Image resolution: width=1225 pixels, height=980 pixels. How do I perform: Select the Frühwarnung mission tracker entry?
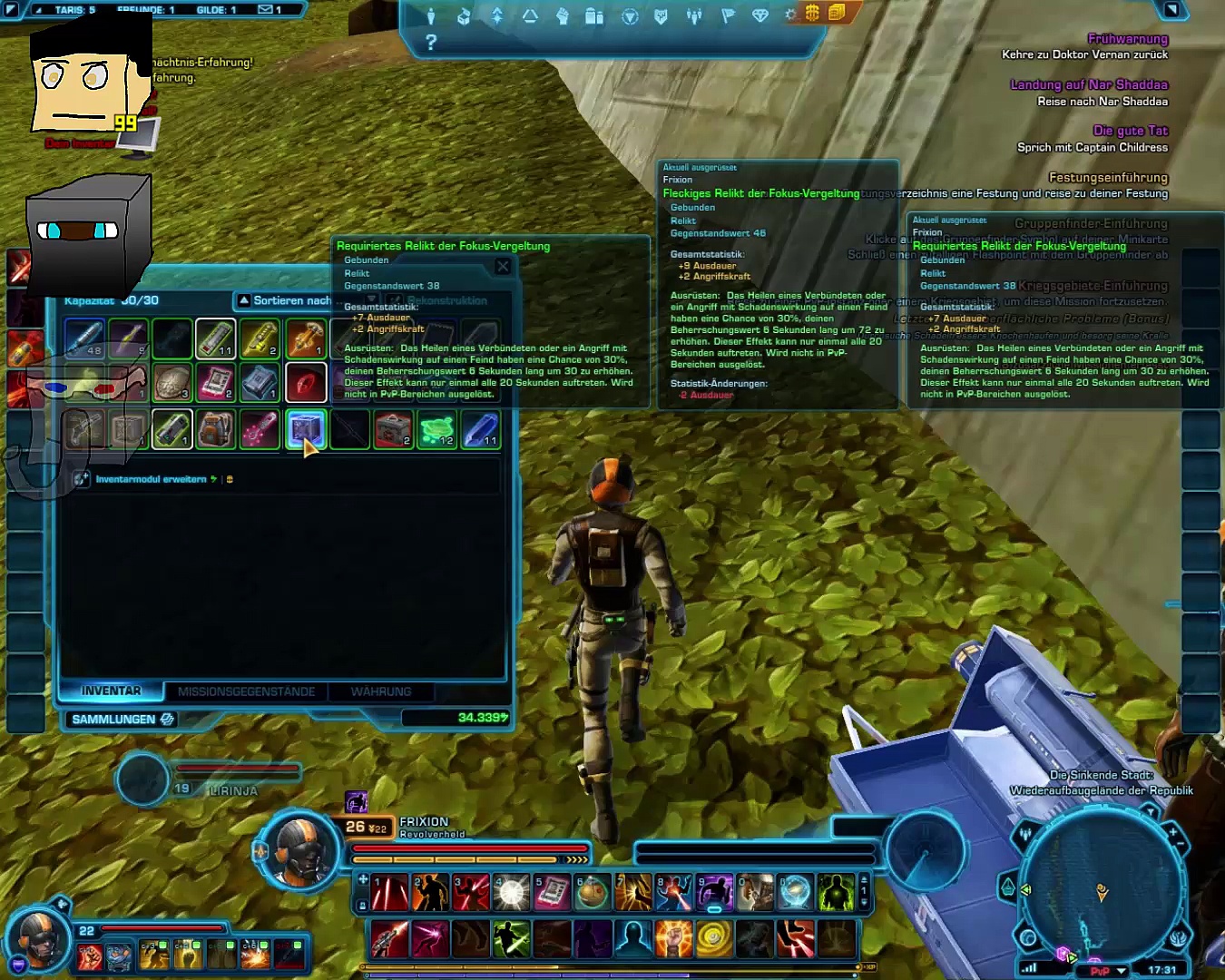pyautogui.click(x=1127, y=39)
